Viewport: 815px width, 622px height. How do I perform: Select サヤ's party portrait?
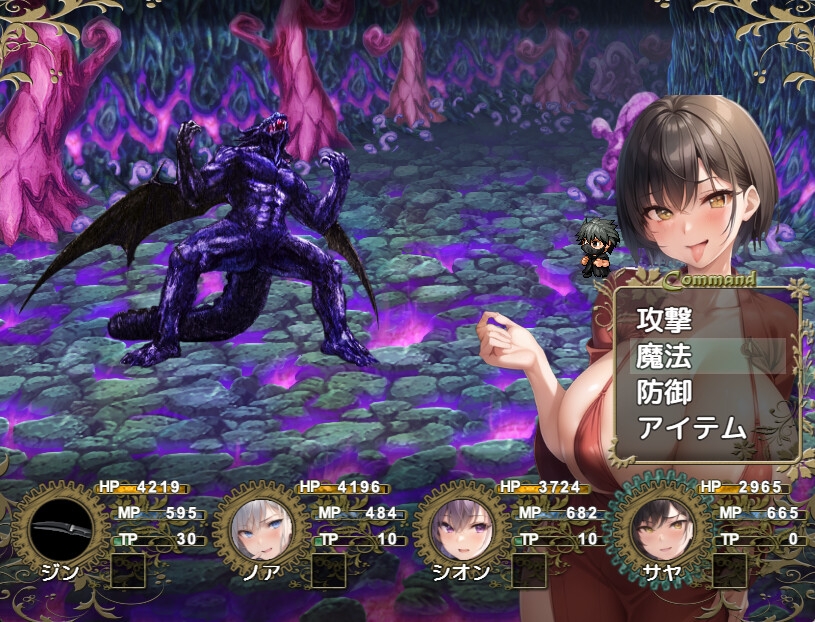click(x=661, y=529)
